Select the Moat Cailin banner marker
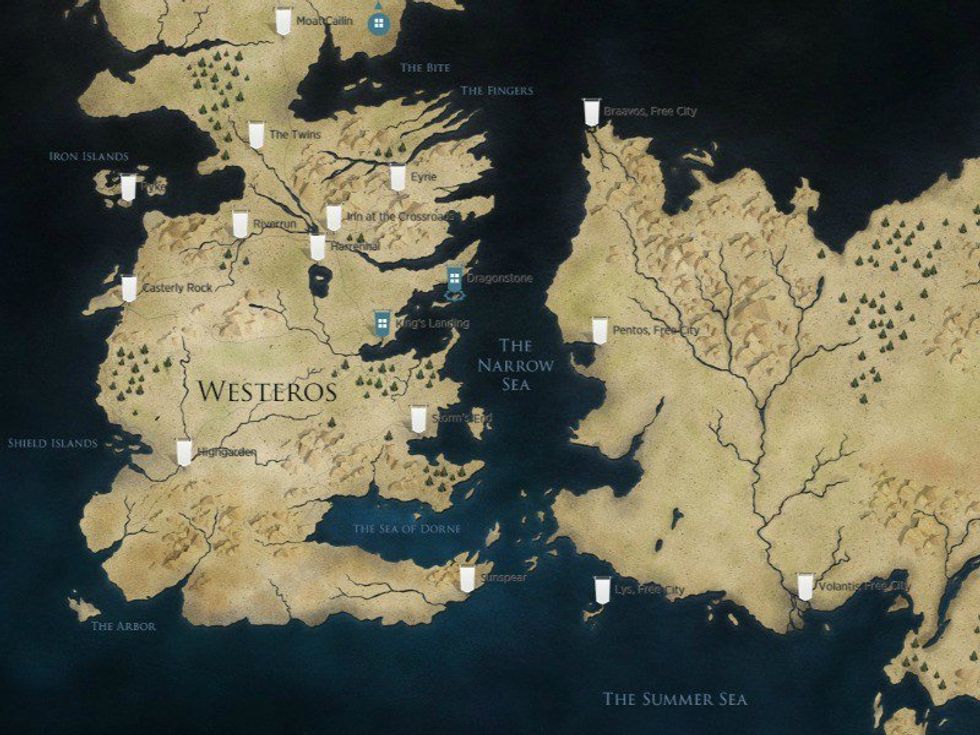980x735 pixels. [283, 22]
